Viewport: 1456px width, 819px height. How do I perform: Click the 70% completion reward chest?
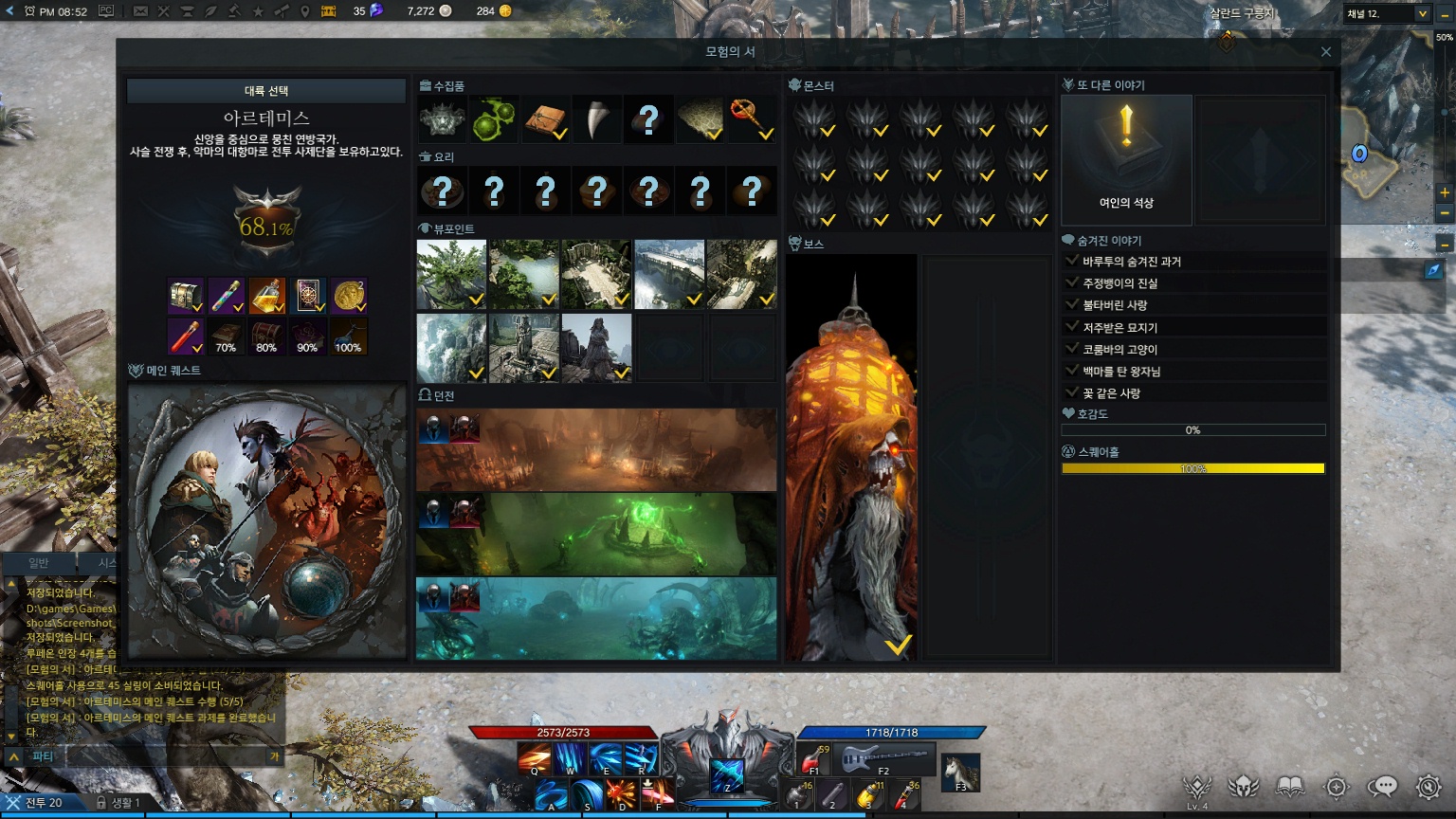tap(226, 337)
